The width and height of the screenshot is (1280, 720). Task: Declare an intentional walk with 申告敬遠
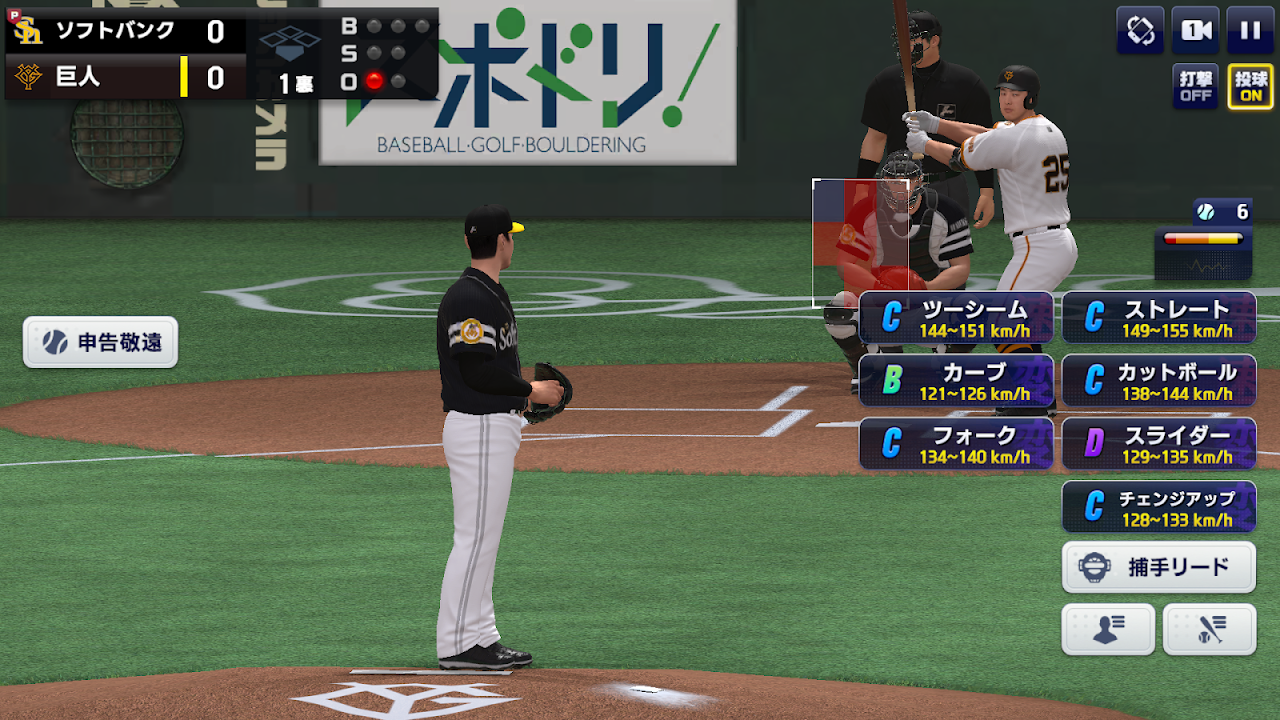100,343
